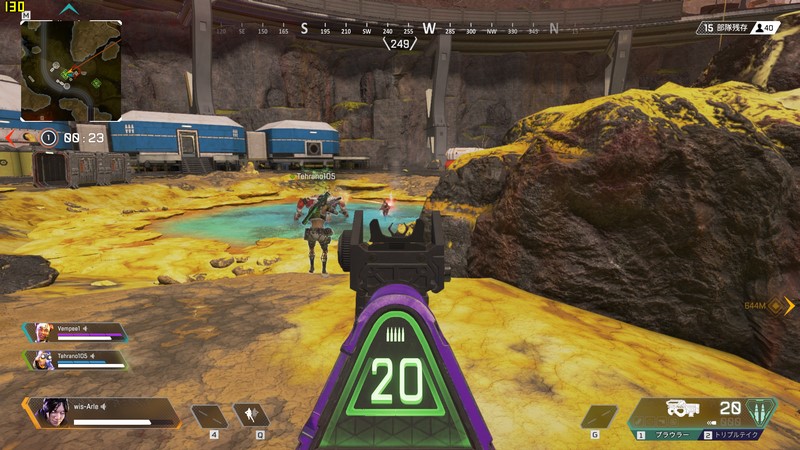Viewport: 800px width, 450px height.
Task: Click the compass heading bar
Action: click(x=400, y=30)
